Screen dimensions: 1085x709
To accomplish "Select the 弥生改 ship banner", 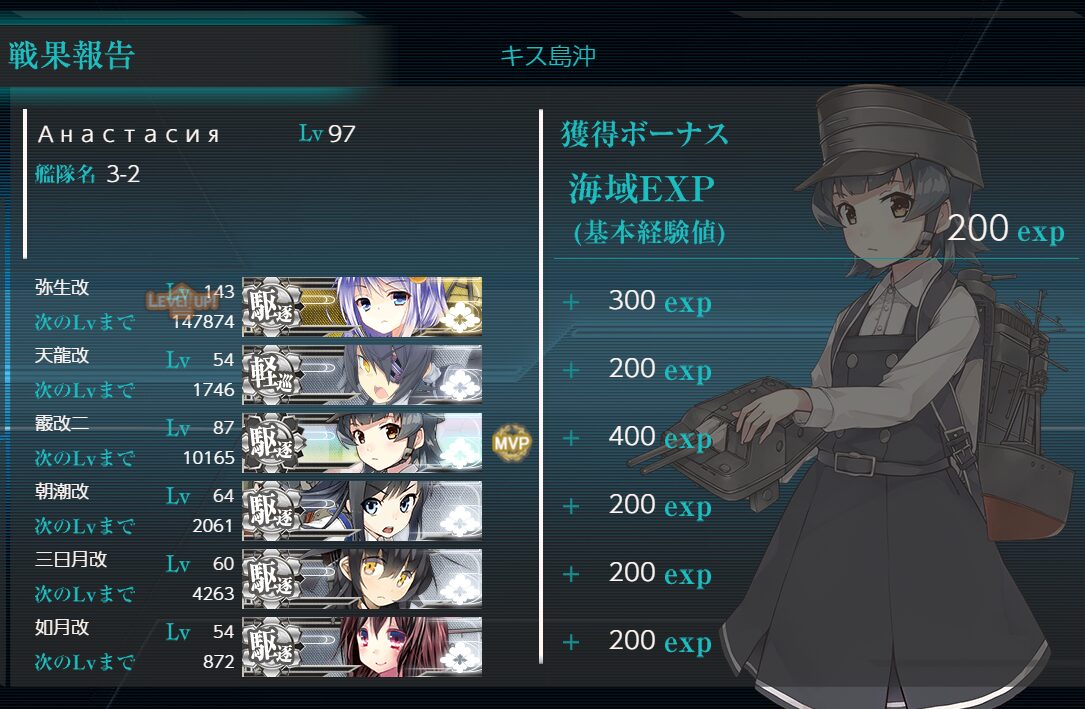I will tap(362, 306).
